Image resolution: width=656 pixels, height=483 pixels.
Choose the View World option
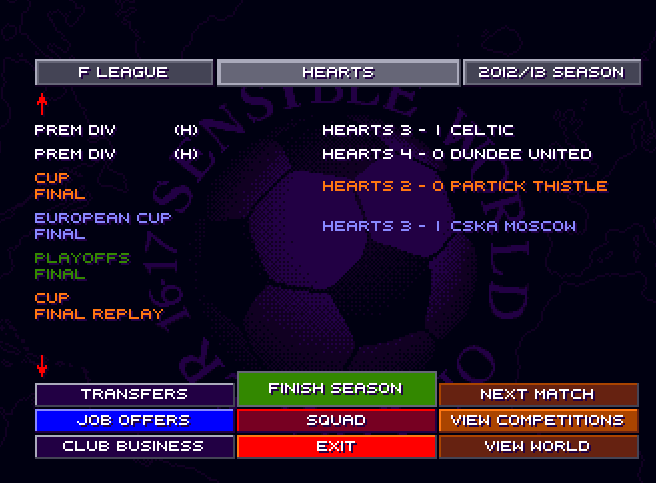coord(537,446)
